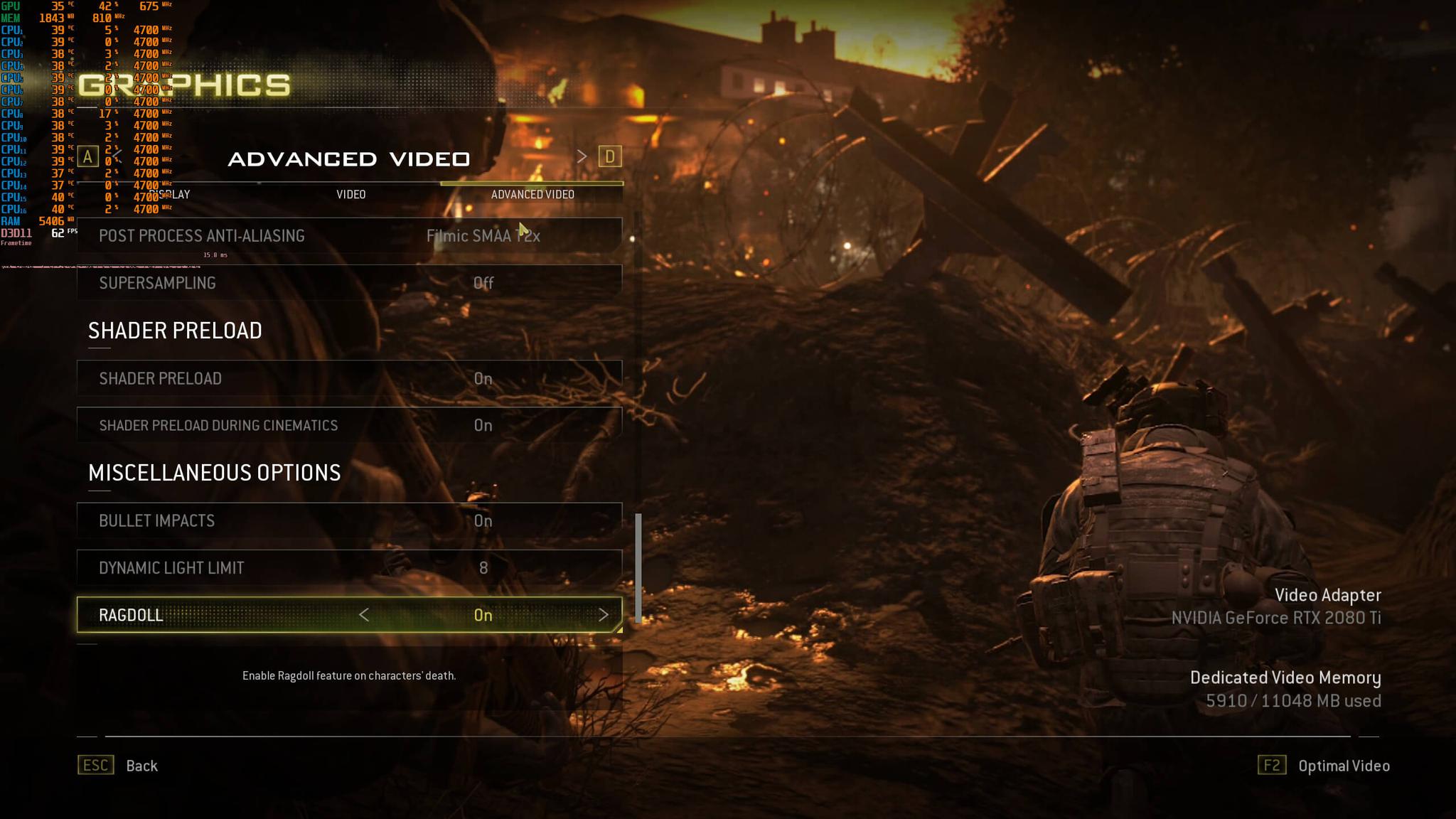
Task: Go to previous section with header left arrow
Action: coord(117,156)
